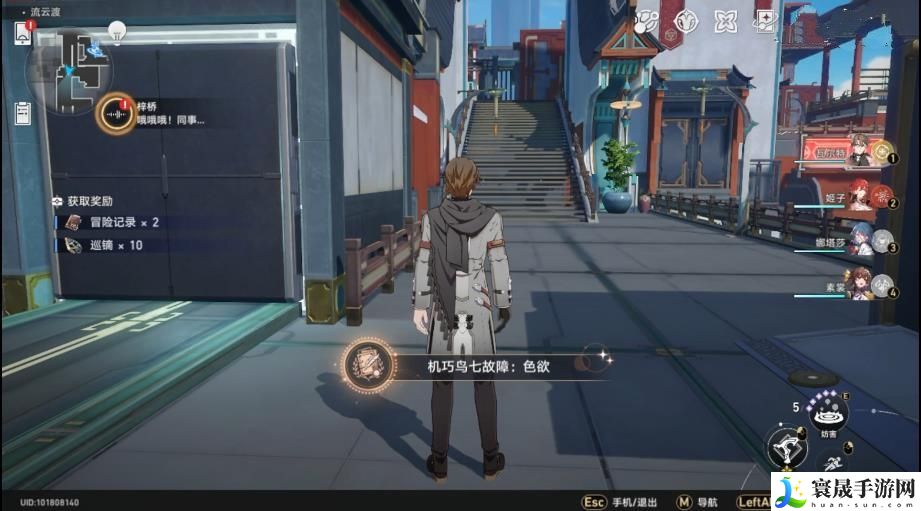921x511 pixels.
Task: Open the card-with-star warp icon
Action: pos(766,21)
